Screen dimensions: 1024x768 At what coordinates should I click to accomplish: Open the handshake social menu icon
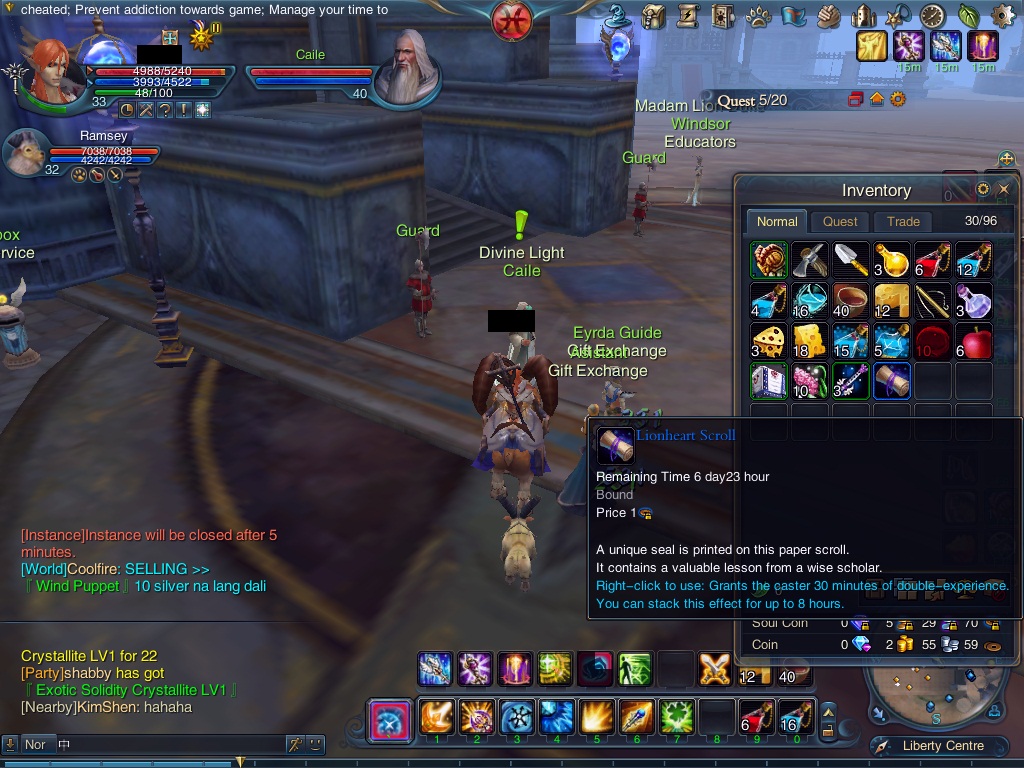pyautogui.click(x=828, y=16)
